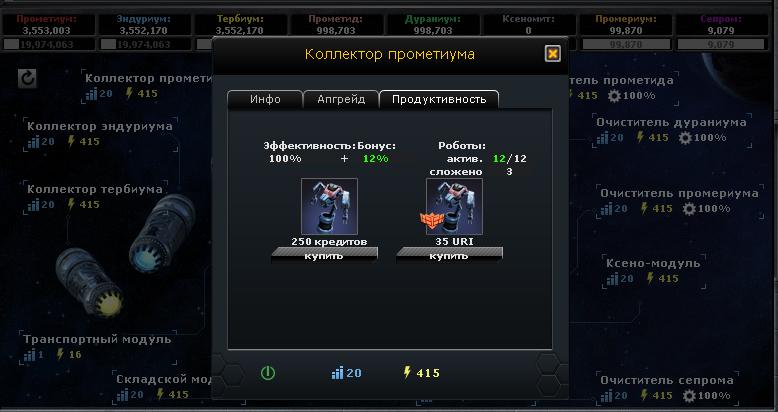Screen dimensions: 778x412
Task: Toggle the green power button
Action: coord(267,373)
